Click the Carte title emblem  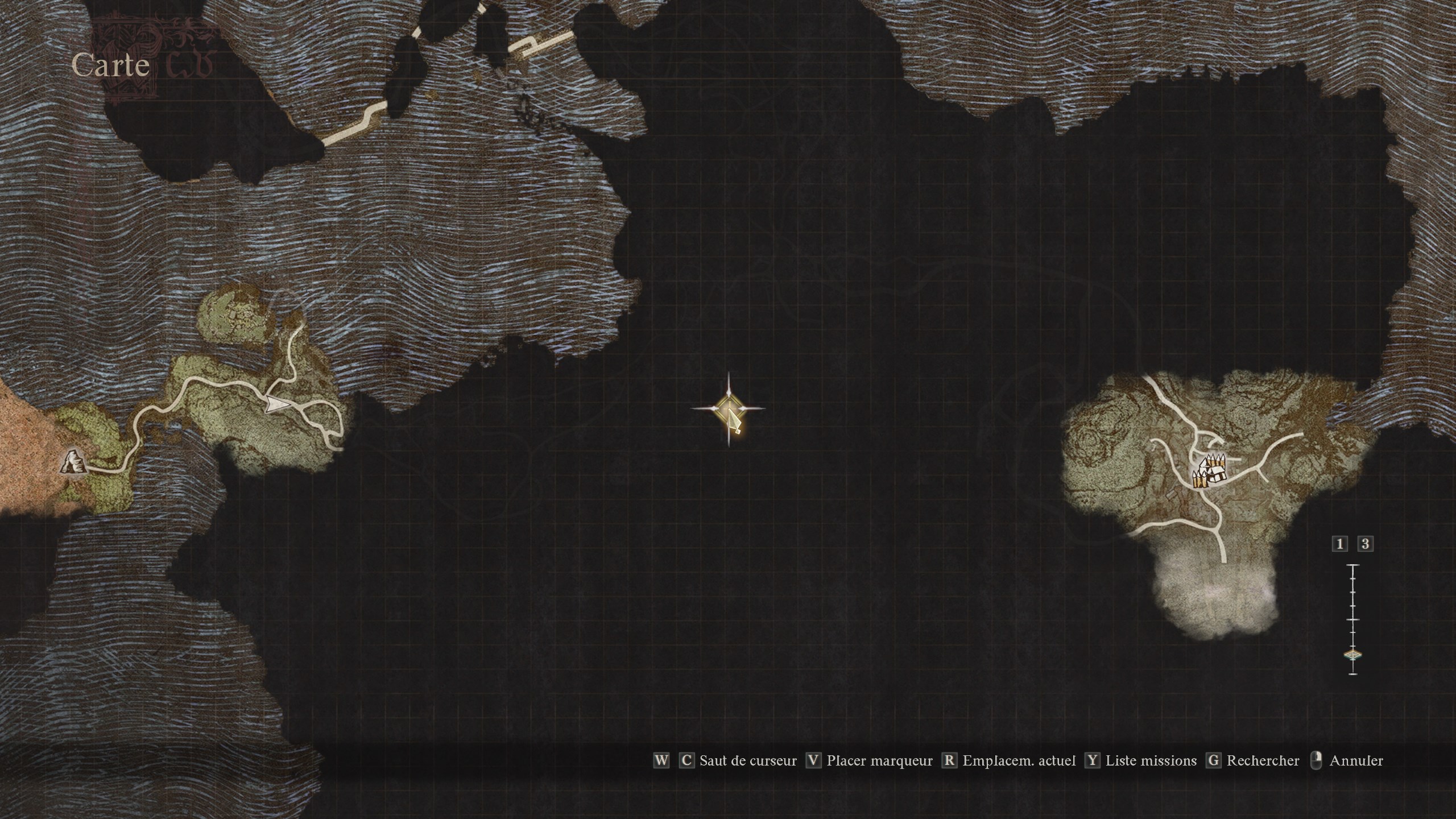coord(111,67)
